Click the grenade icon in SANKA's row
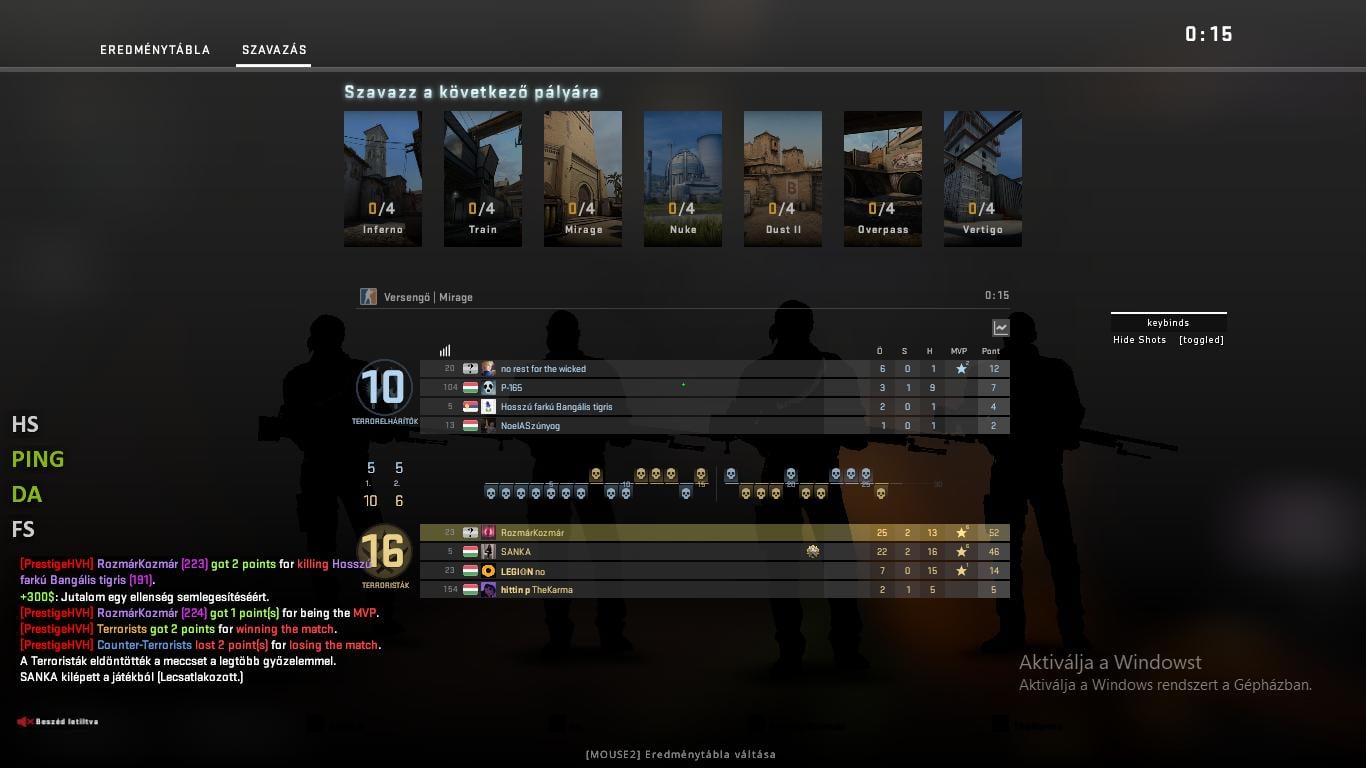The width and height of the screenshot is (1366, 768). (x=812, y=551)
